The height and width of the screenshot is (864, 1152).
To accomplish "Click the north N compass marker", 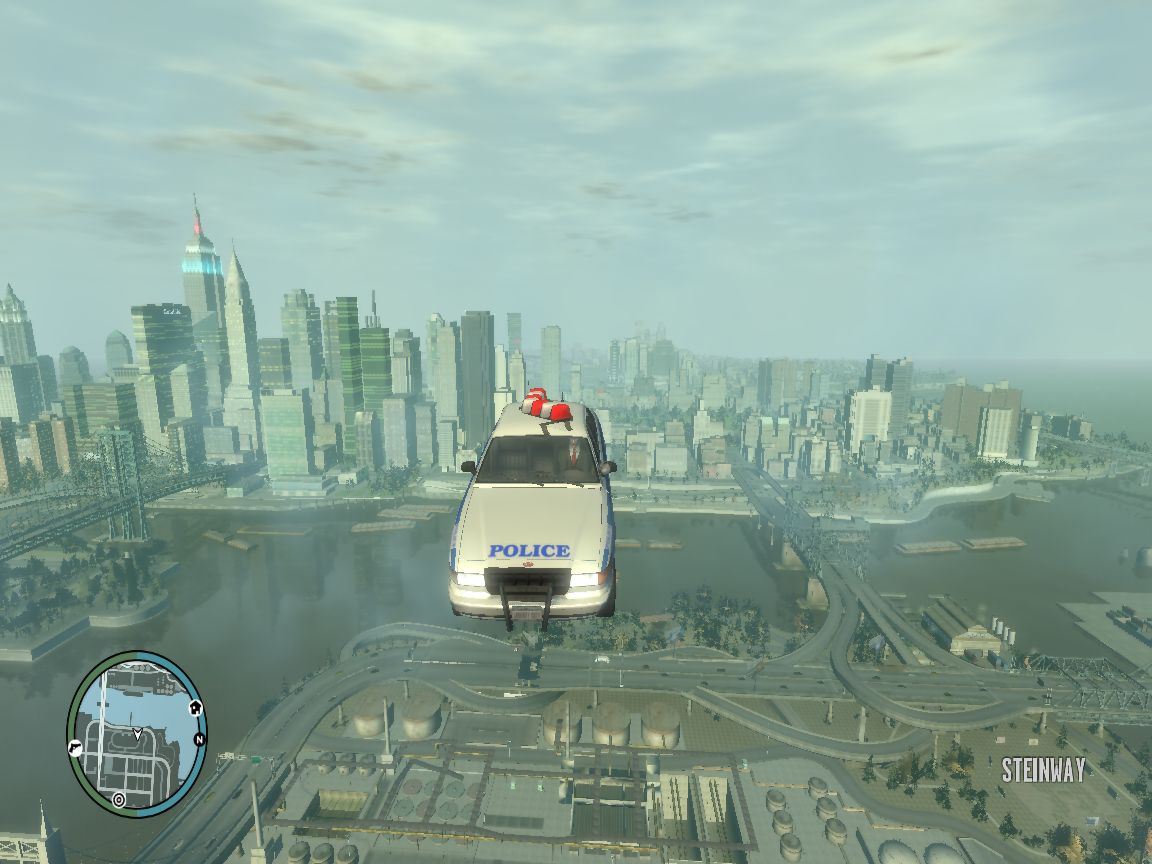I will (199, 740).
